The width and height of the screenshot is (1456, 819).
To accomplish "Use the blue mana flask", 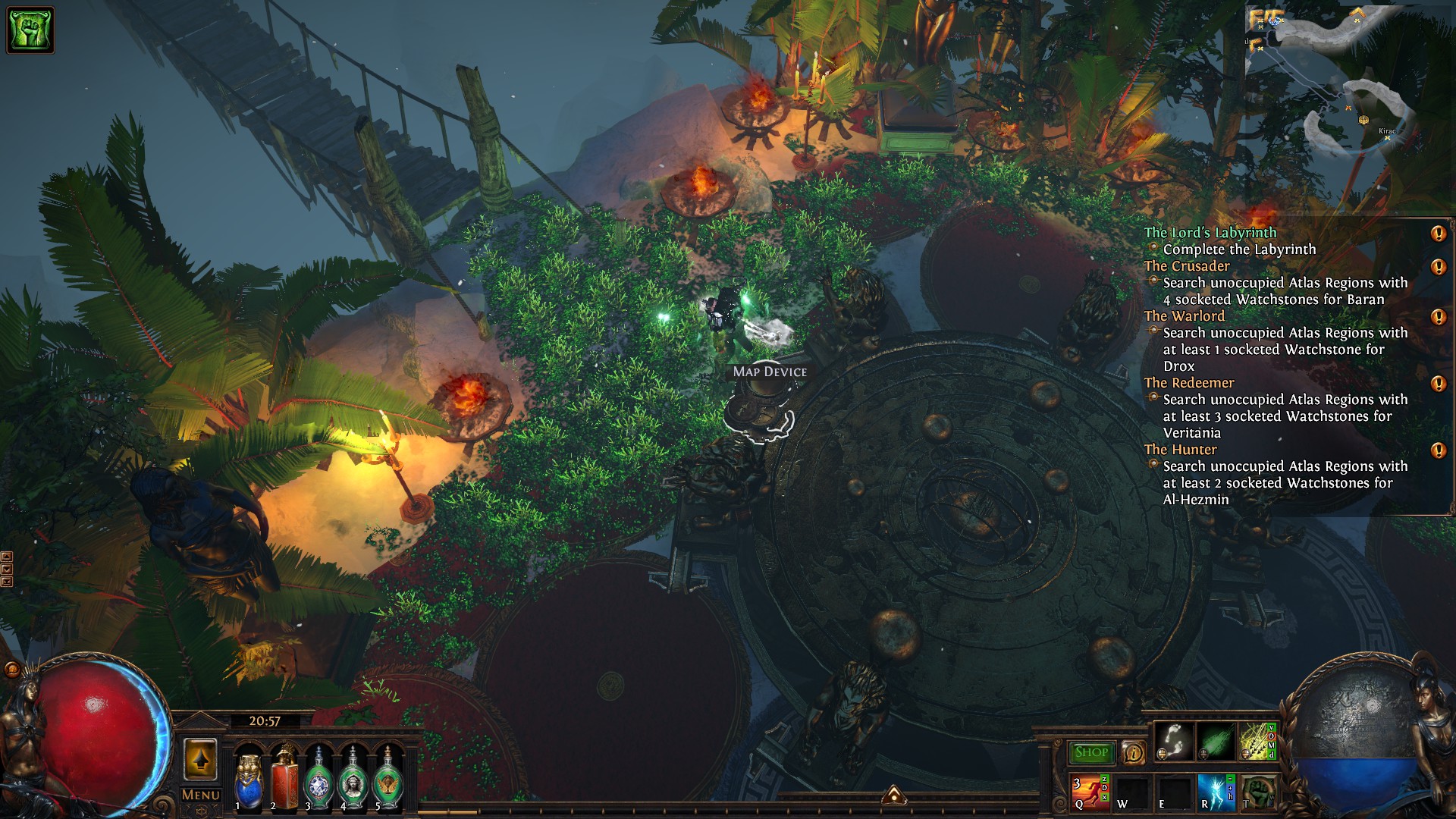I will pos(248,779).
